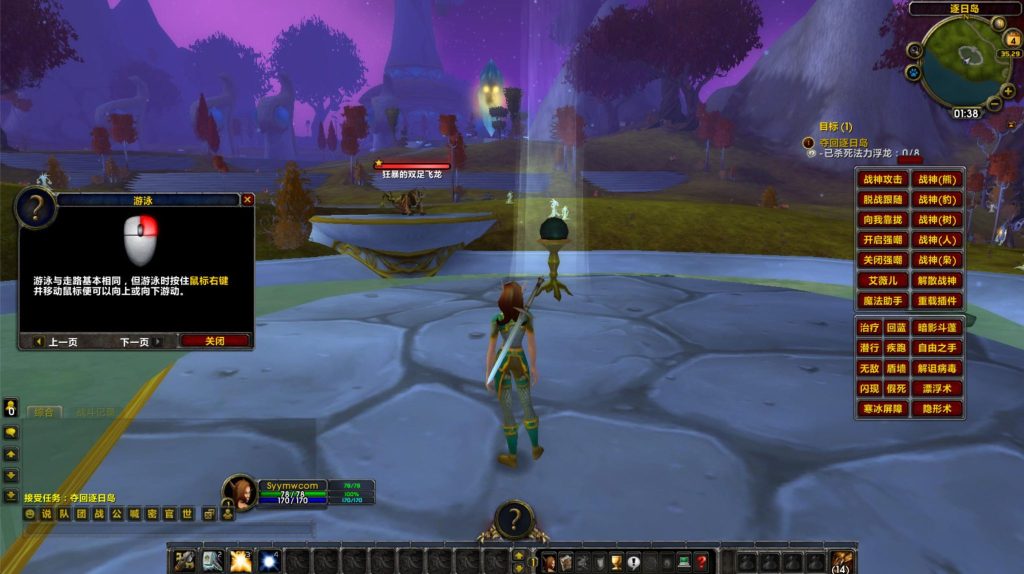Dismiss the tutorial window with its X button
The height and width of the screenshot is (574, 1024).
248,199
